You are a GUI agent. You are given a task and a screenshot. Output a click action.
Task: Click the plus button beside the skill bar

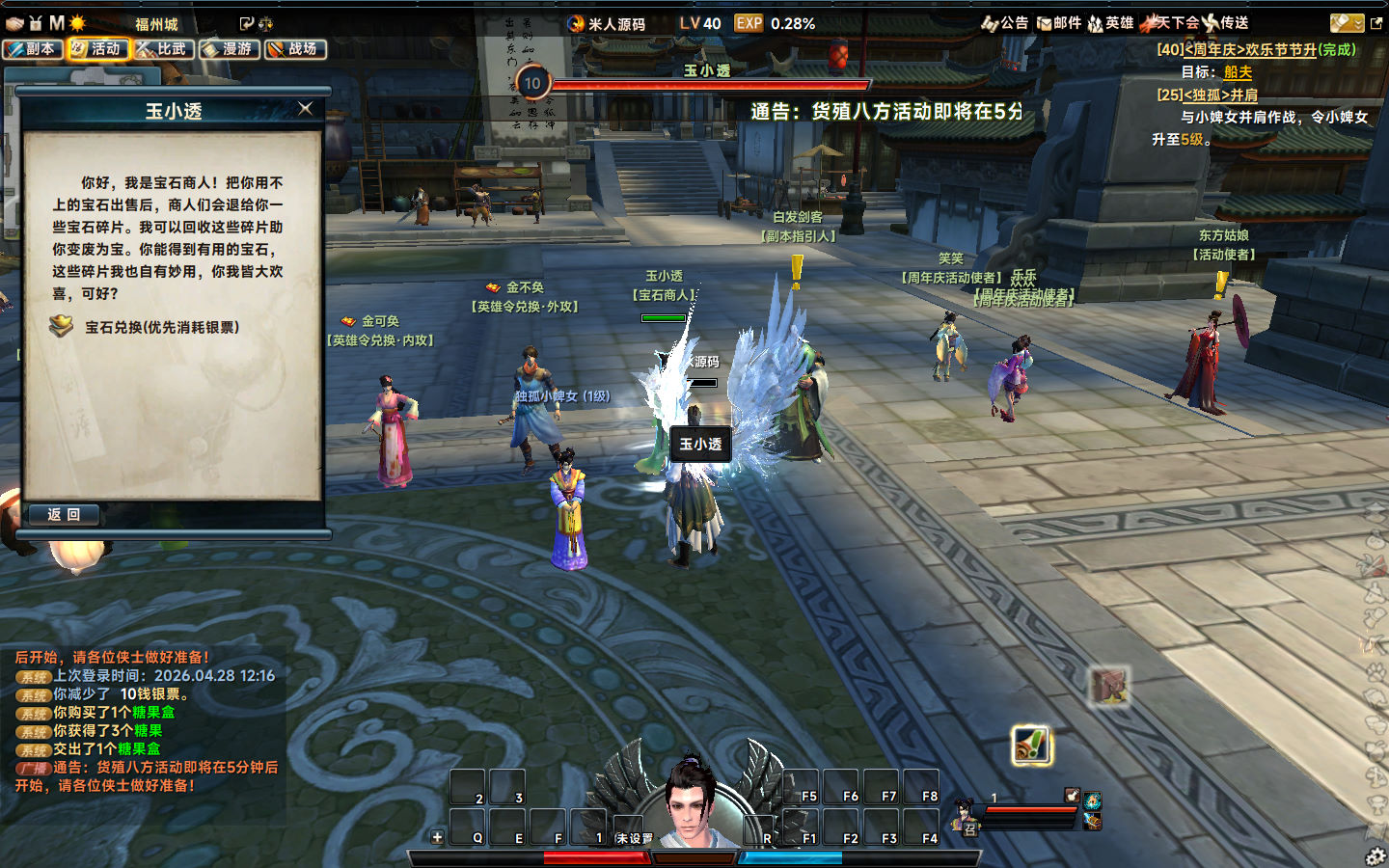(x=437, y=837)
